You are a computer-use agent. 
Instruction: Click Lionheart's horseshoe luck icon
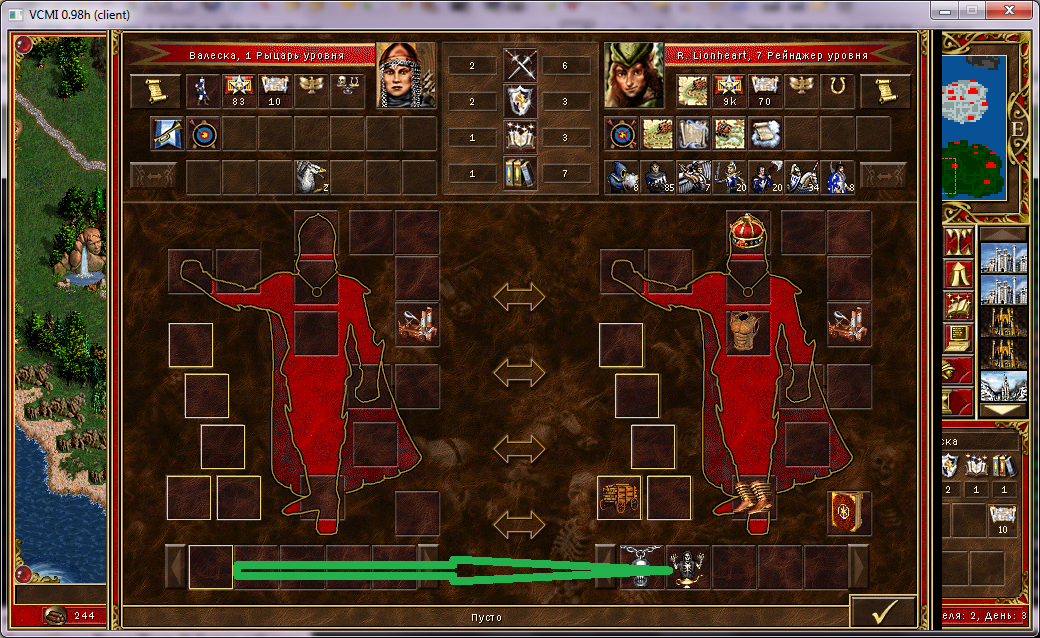coord(837,91)
